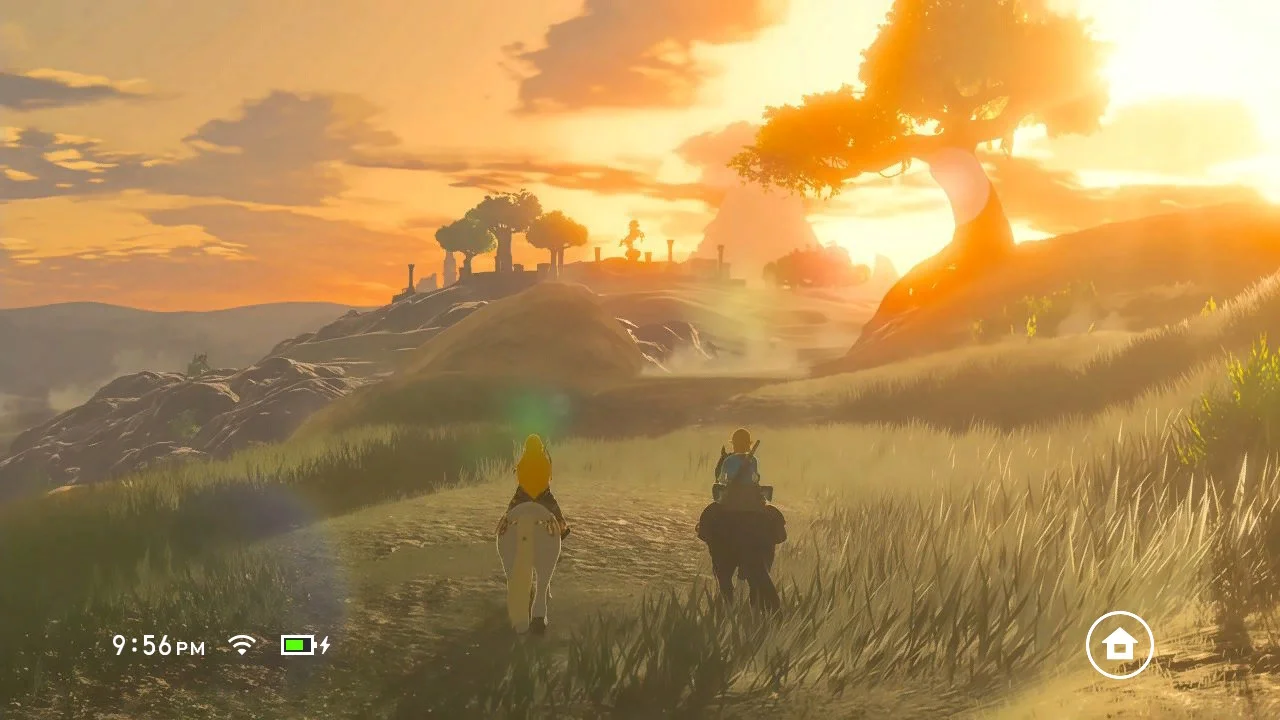The height and width of the screenshot is (720, 1280).
Task: Tap the circular home button
Action: 1119,645
